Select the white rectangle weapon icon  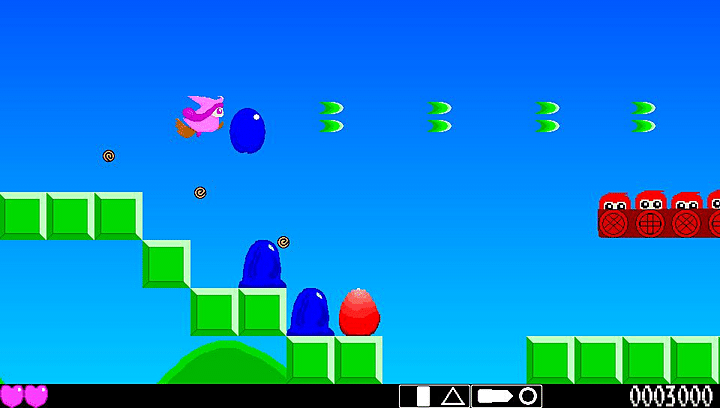(x=423, y=396)
